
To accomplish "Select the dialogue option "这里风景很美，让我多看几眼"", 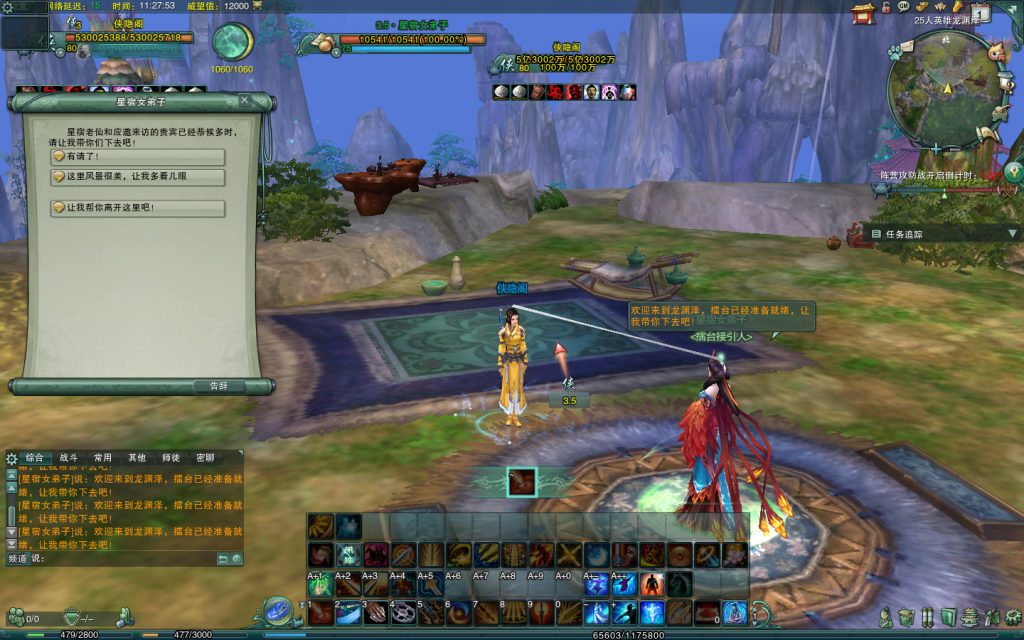I will (138, 177).
